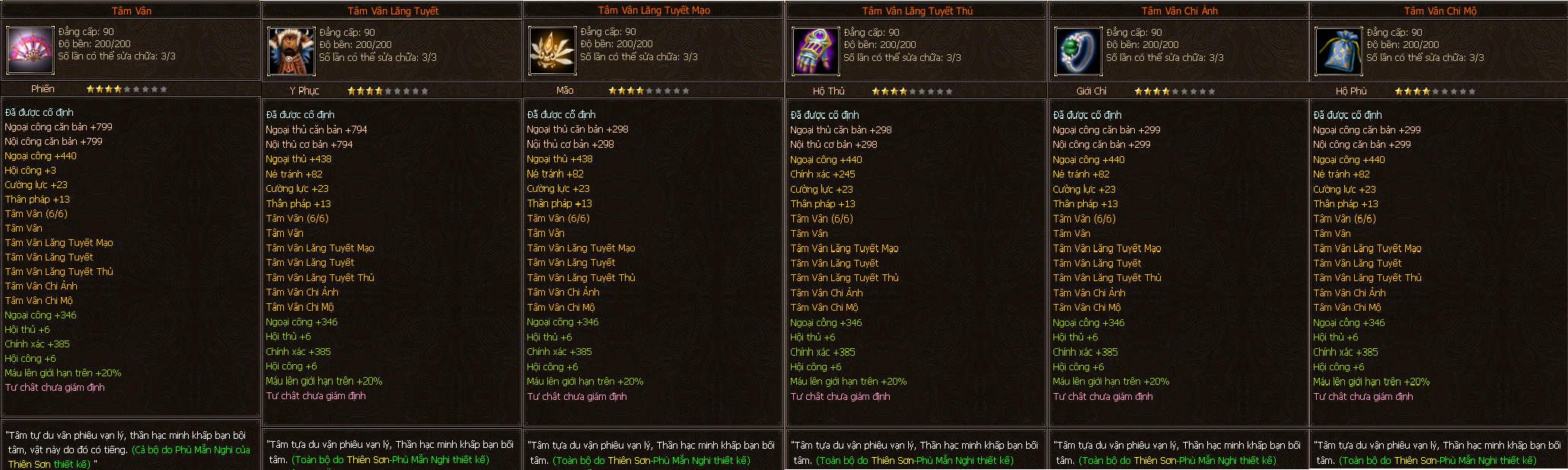Click the Tâm Vân Lăng Tuyết armor icon
The height and width of the screenshot is (470, 1568).
click(291, 51)
